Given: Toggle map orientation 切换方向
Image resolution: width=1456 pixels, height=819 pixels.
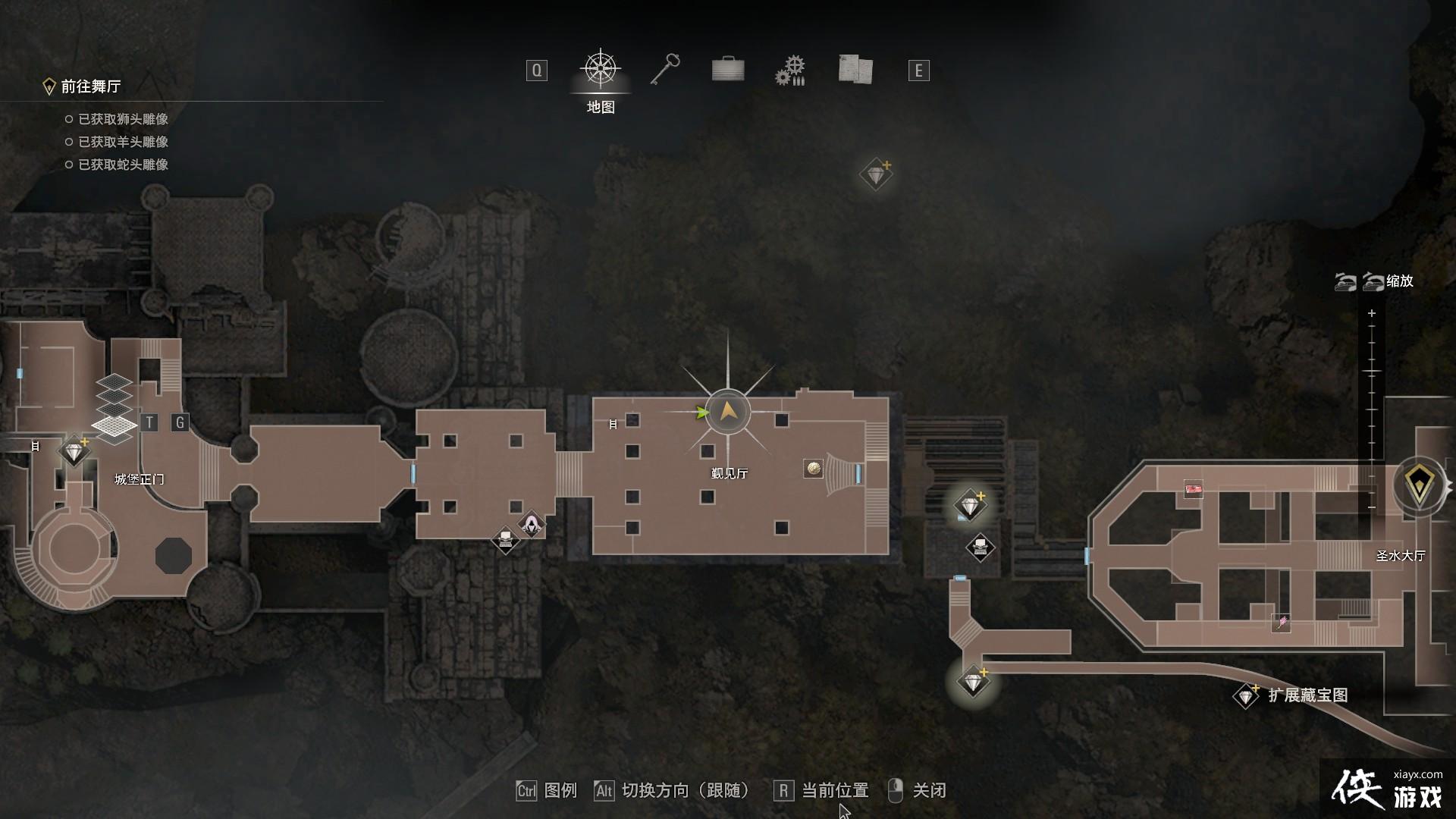Looking at the screenshot, I should (x=672, y=791).
